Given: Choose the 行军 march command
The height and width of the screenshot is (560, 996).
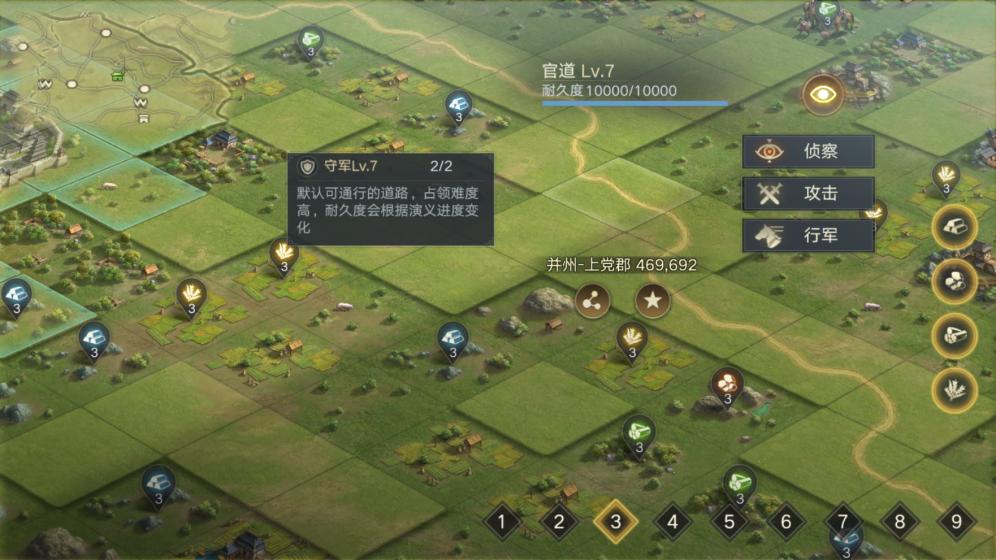Looking at the screenshot, I should (808, 236).
